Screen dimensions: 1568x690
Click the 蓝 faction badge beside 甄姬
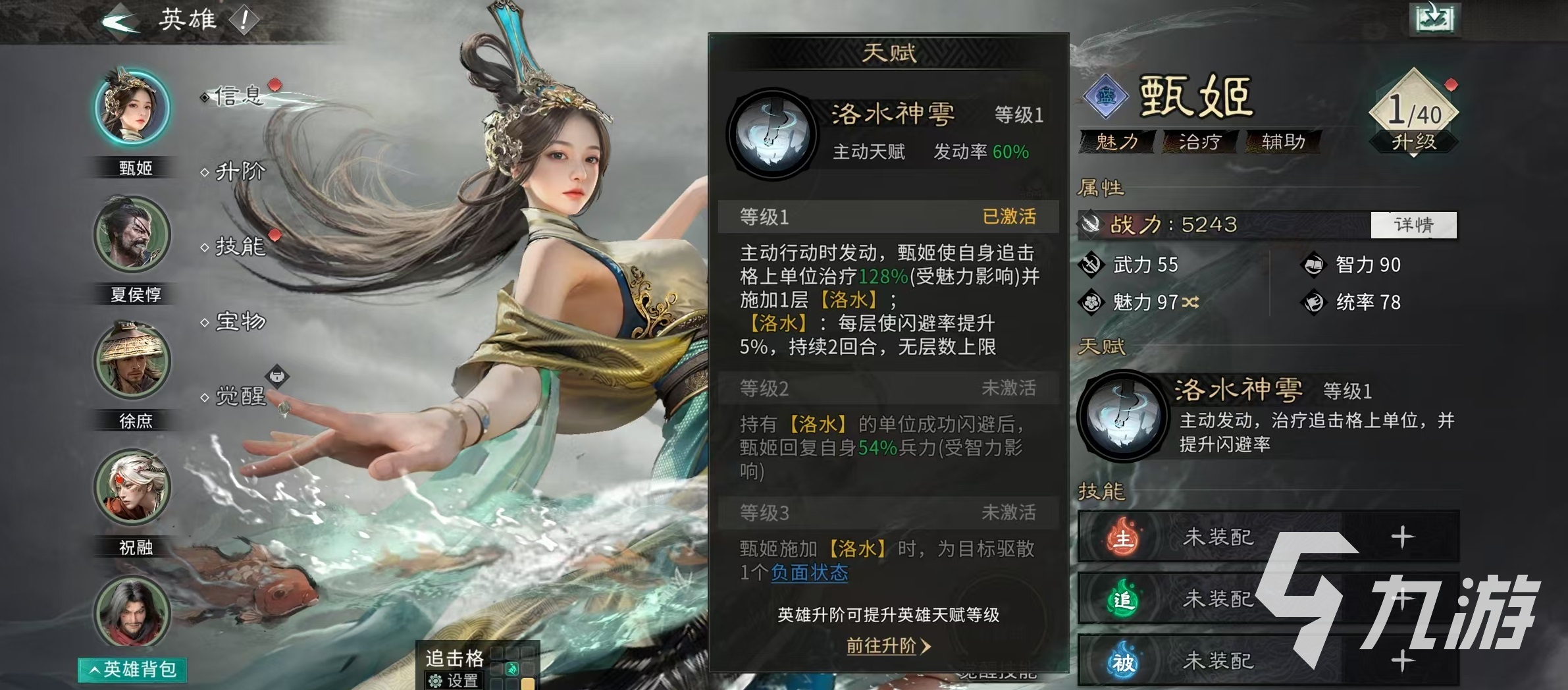1108,97
